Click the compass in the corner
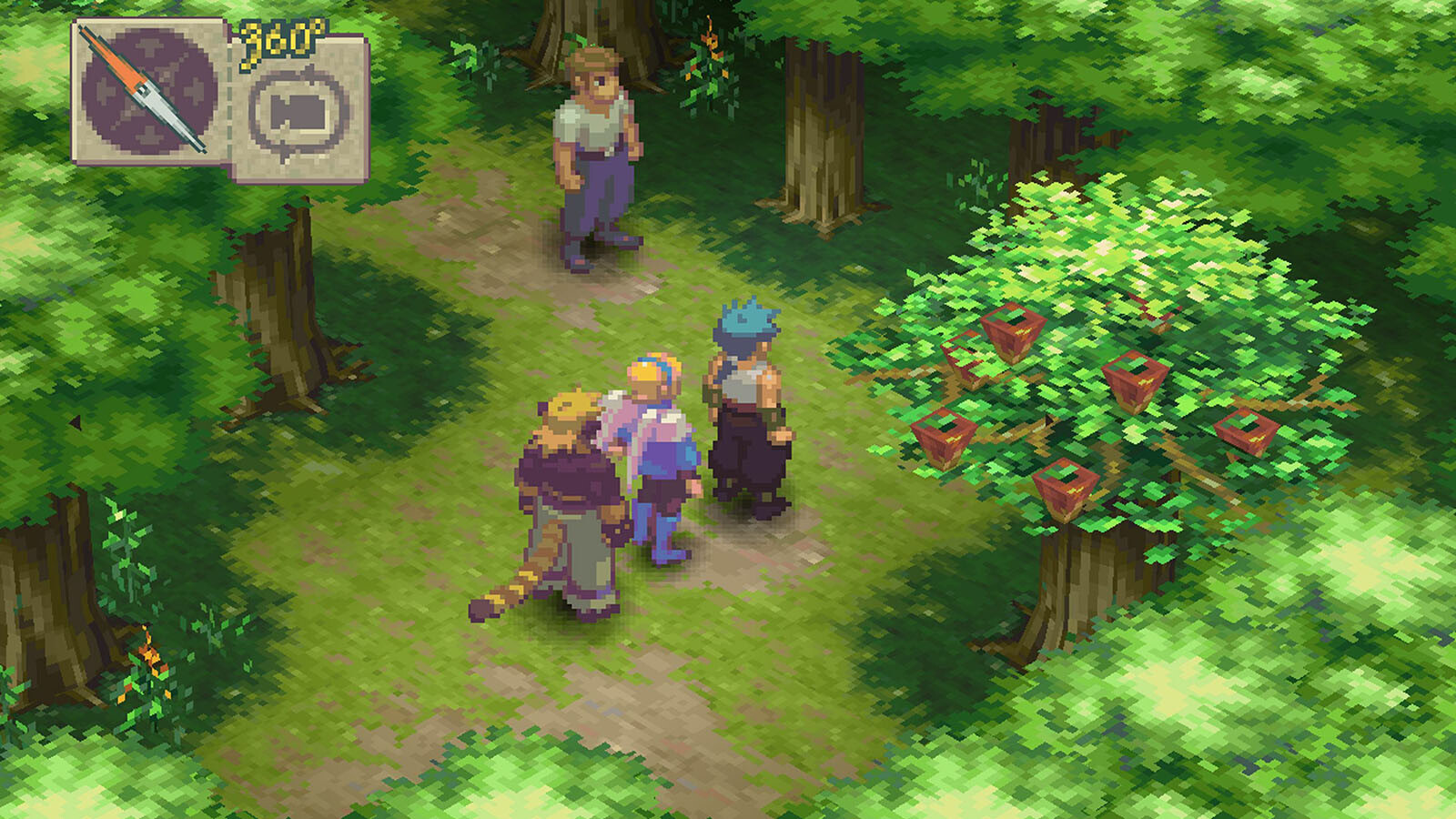This screenshot has width=1456, height=819. pyautogui.click(x=148, y=91)
